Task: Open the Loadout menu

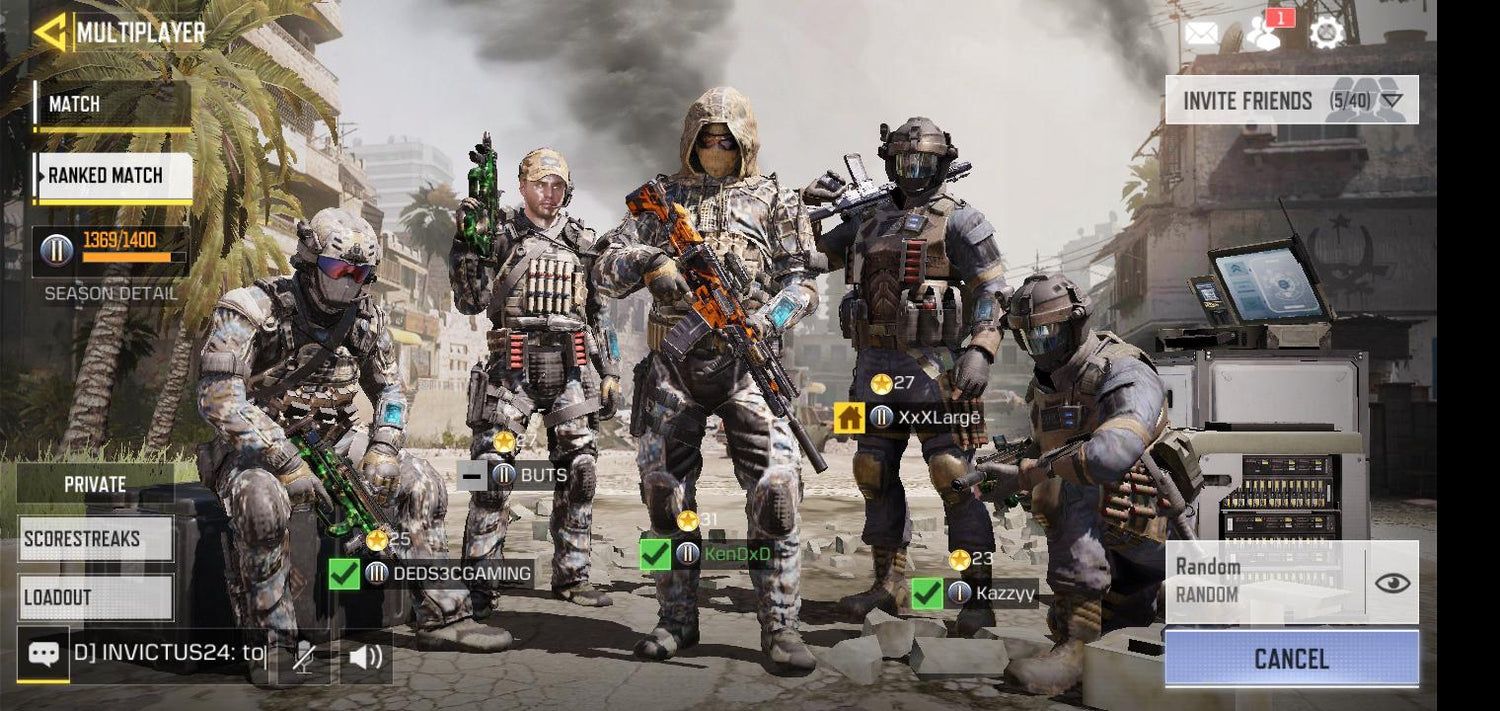Action: [95, 597]
